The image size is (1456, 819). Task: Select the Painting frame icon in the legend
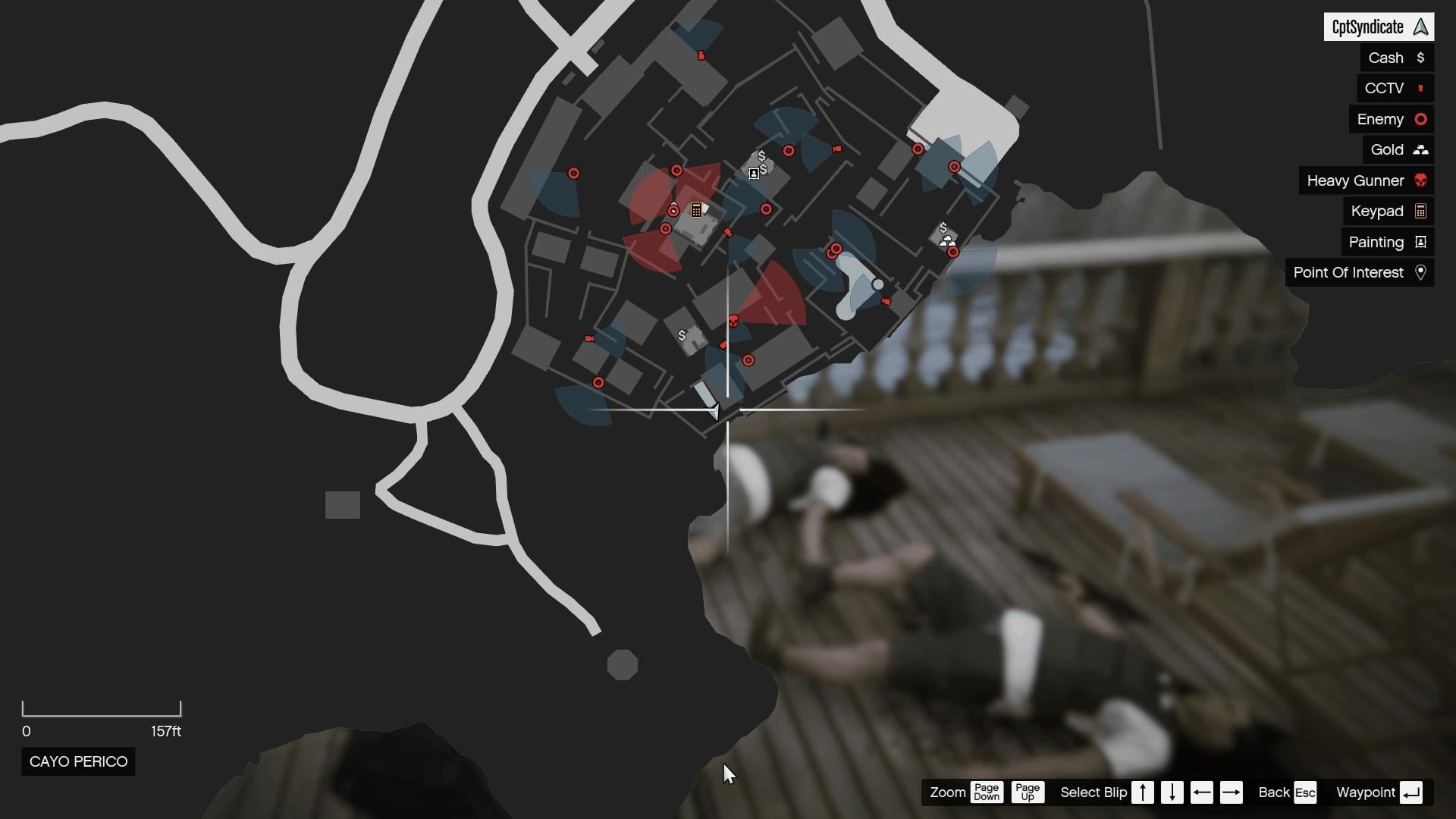coord(1420,242)
